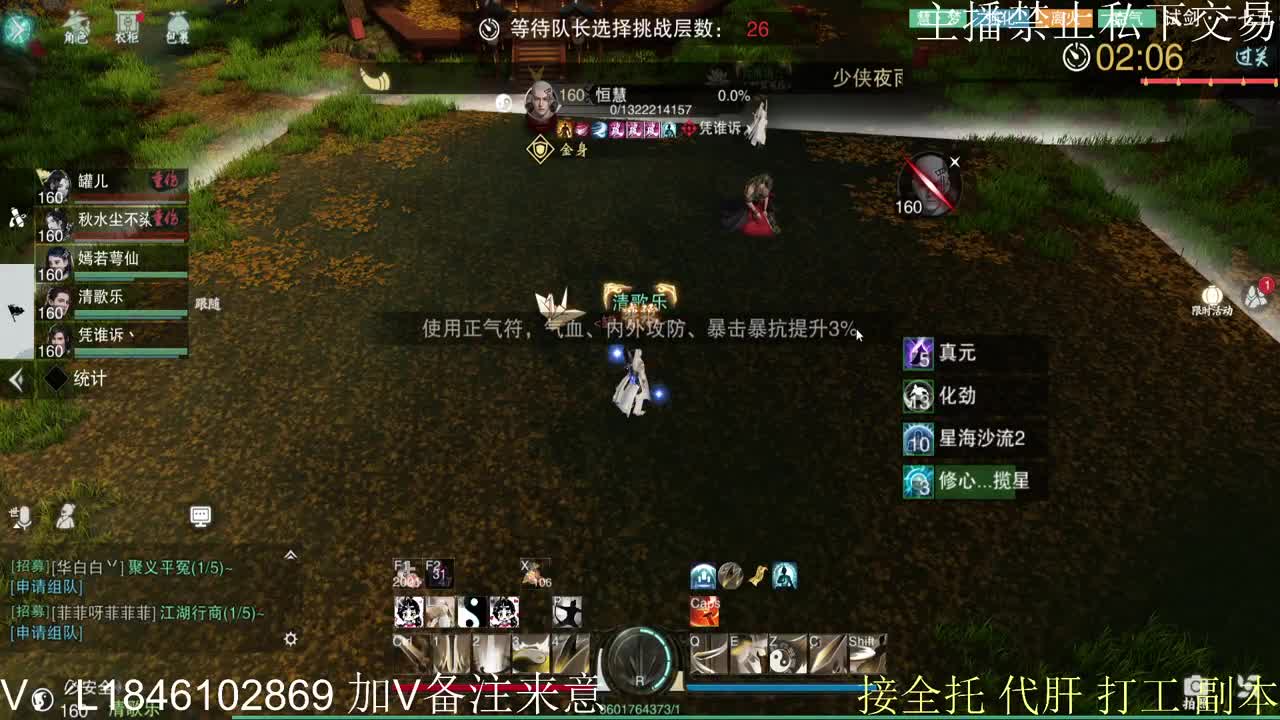Collapse the left party list panel
Image resolution: width=1280 pixels, height=720 pixels.
17,377
